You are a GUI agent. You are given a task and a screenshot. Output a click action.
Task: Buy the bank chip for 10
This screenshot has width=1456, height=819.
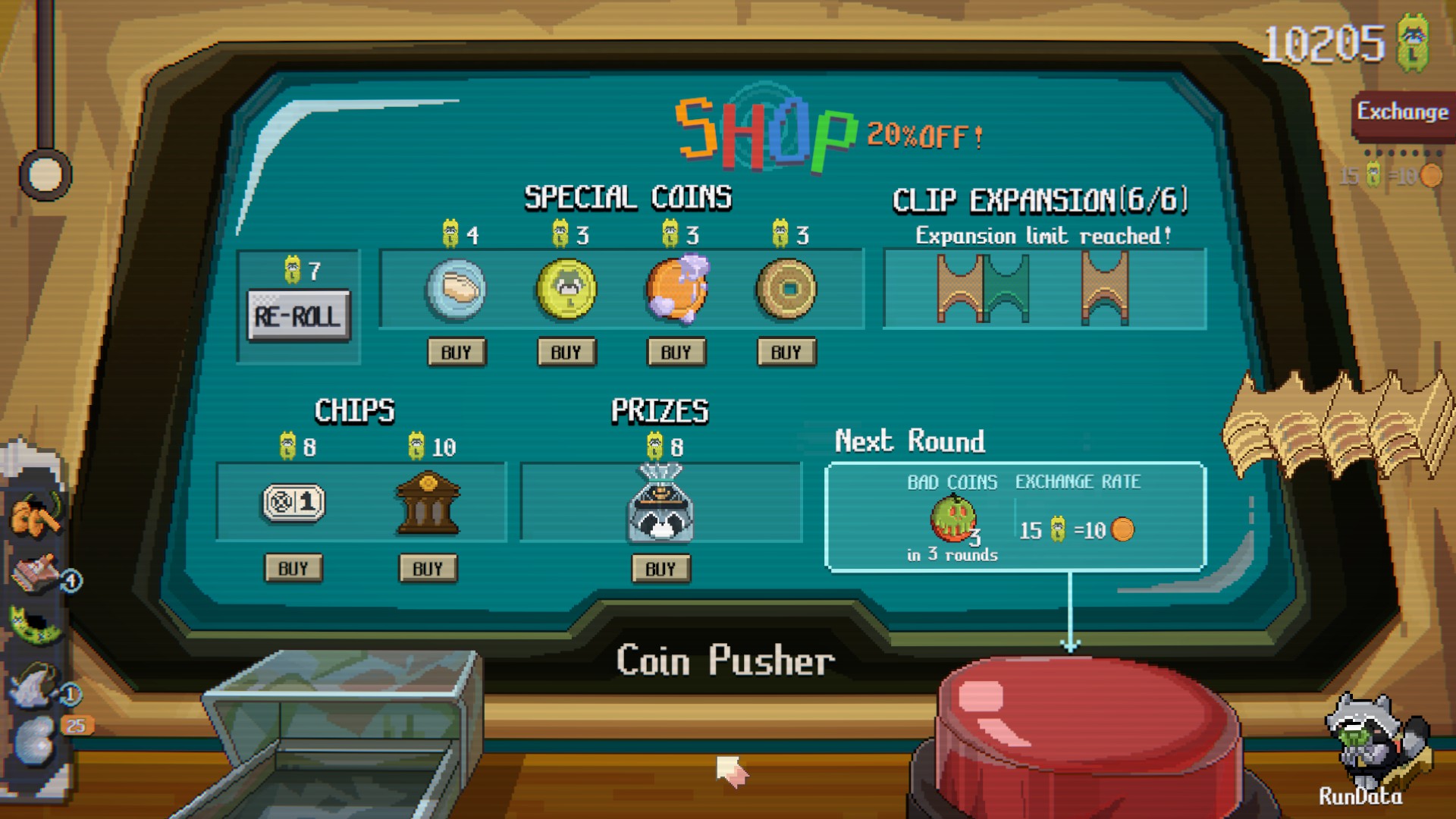pyautogui.click(x=428, y=569)
